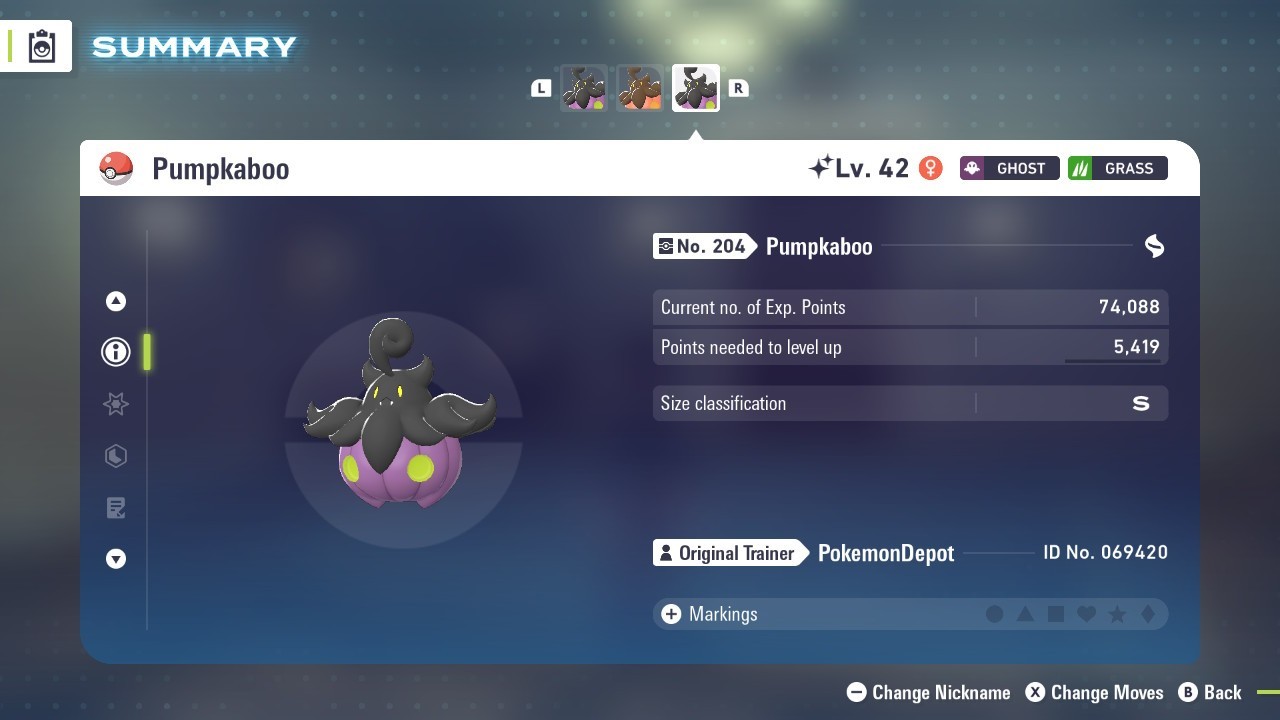The height and width of the screenshot is (720, 1280).
Task: Click the GHOST type badge
Action: pos(1009,168)
